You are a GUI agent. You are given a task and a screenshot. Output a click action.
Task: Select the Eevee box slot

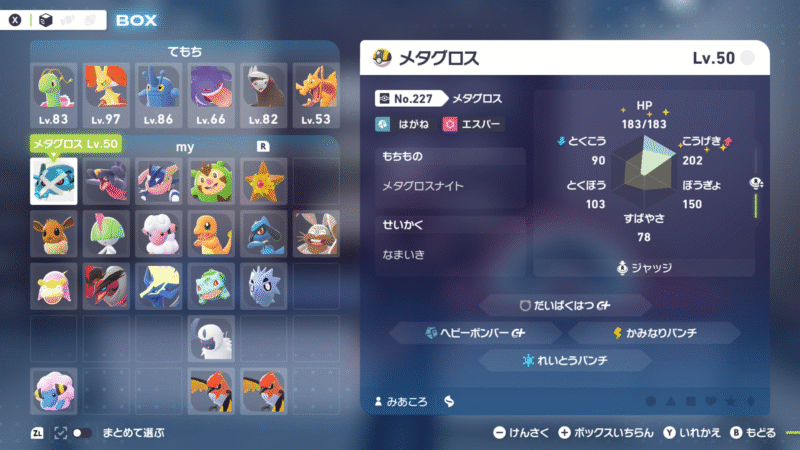click(54, 233)
